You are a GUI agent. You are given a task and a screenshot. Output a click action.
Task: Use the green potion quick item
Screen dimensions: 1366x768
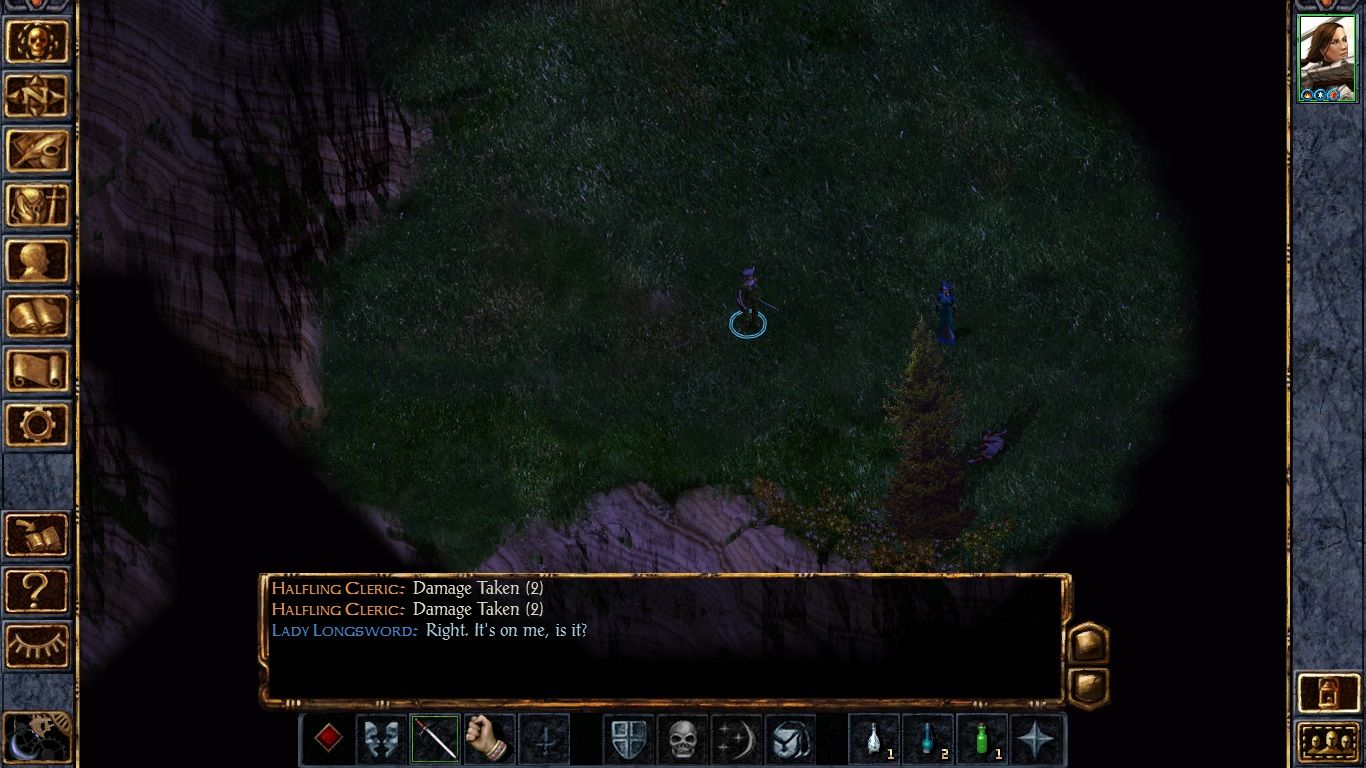click(982, 739)
